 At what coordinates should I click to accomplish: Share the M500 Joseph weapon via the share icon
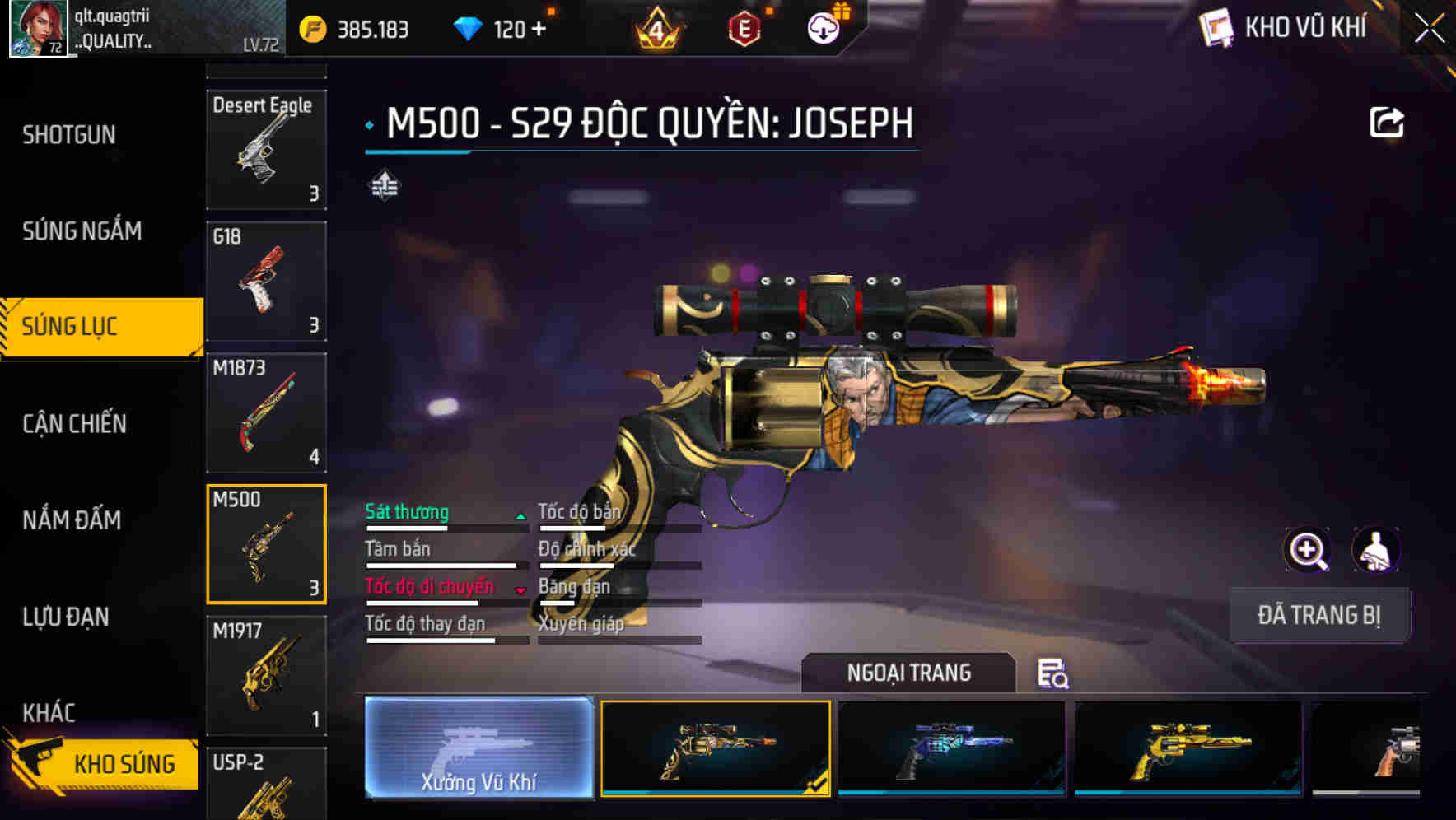[1388, 122]
